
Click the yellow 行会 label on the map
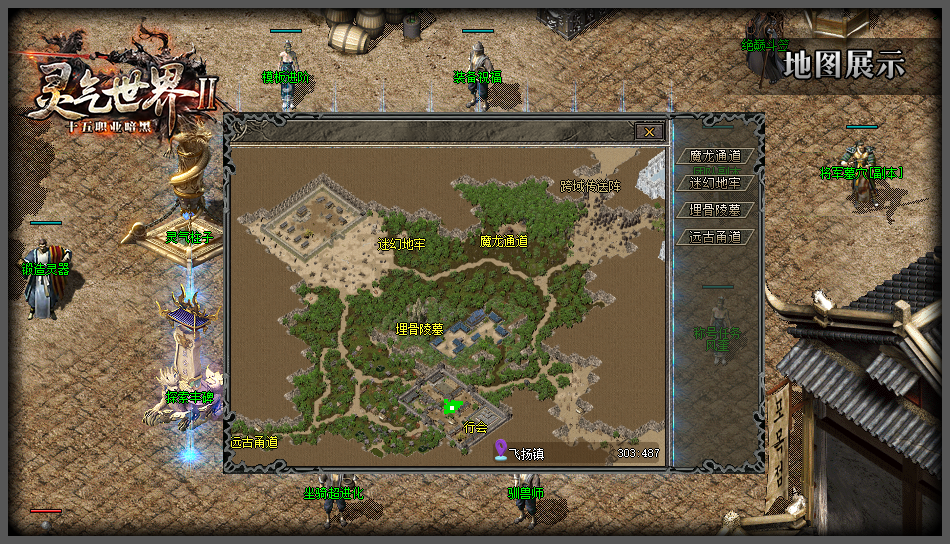pyautogui.click(x=475, y=428)
